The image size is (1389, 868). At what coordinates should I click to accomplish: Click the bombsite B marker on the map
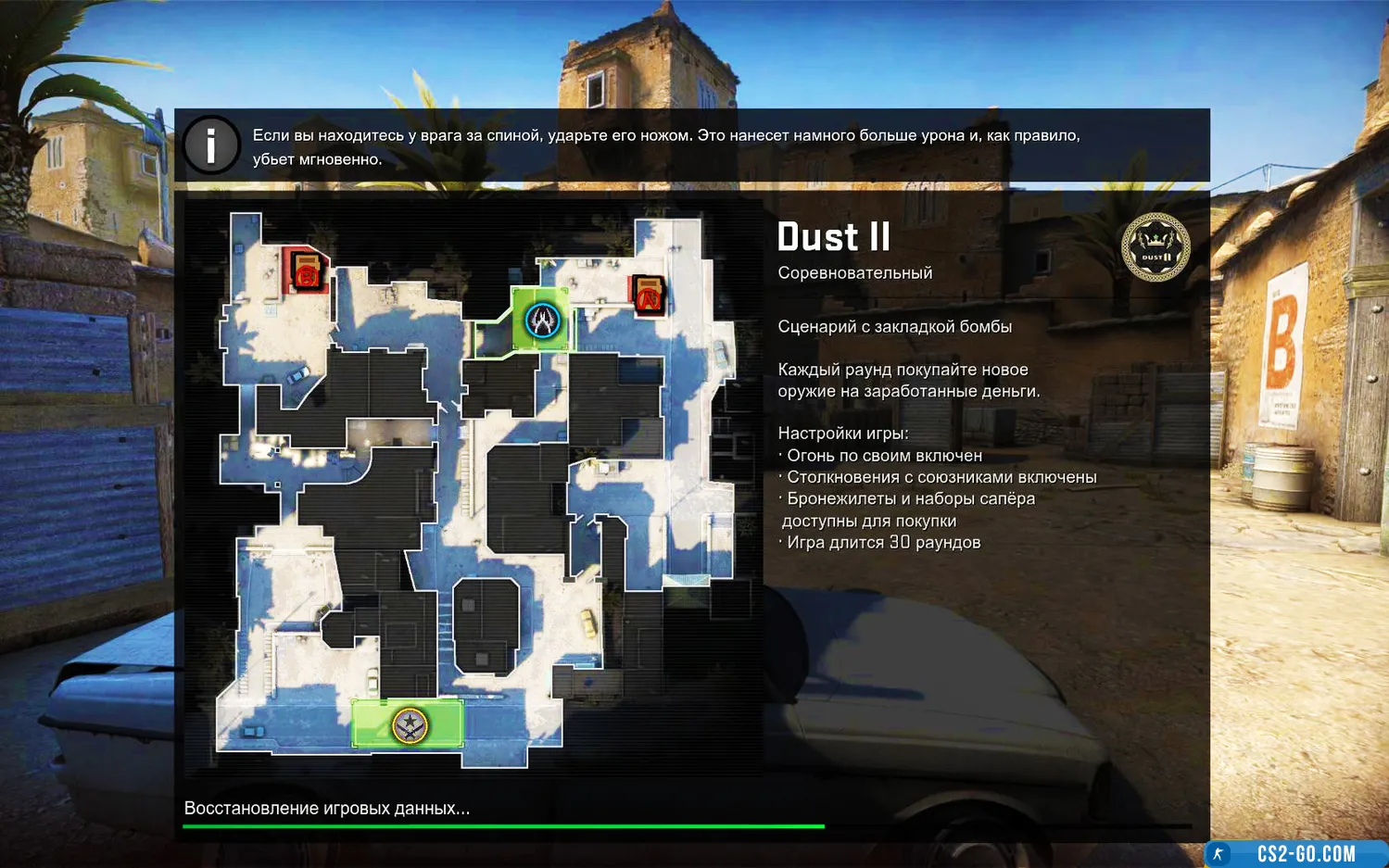[x=306, y=271]
